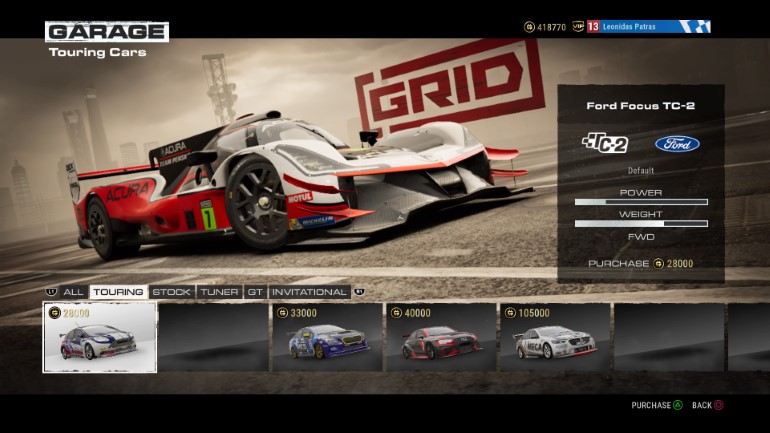Switch to the STOCK category tab
This screenshot has width=770, height=433.
coord(171,292)
